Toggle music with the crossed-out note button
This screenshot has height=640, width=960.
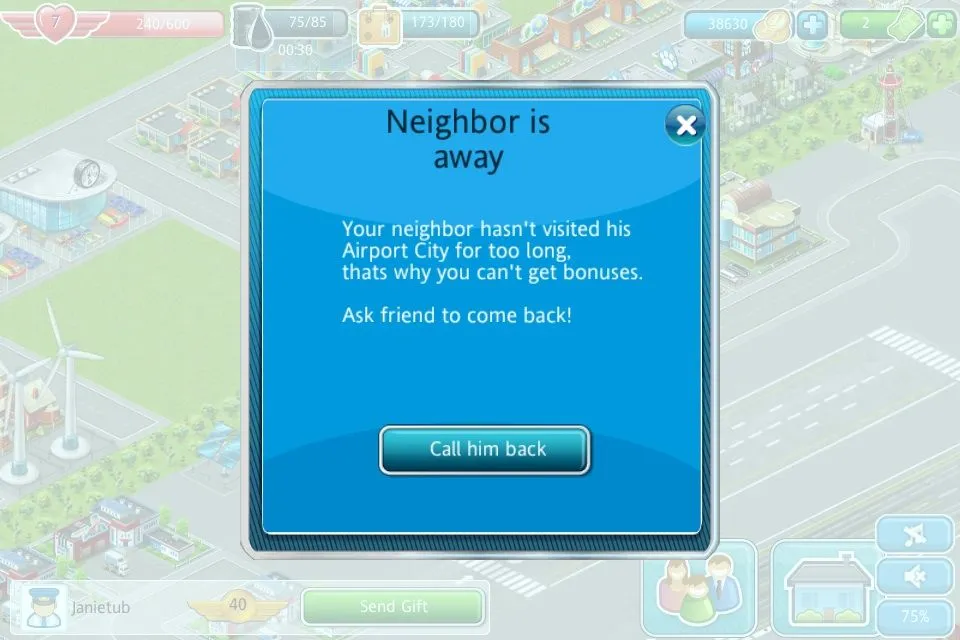click(914, 536)
